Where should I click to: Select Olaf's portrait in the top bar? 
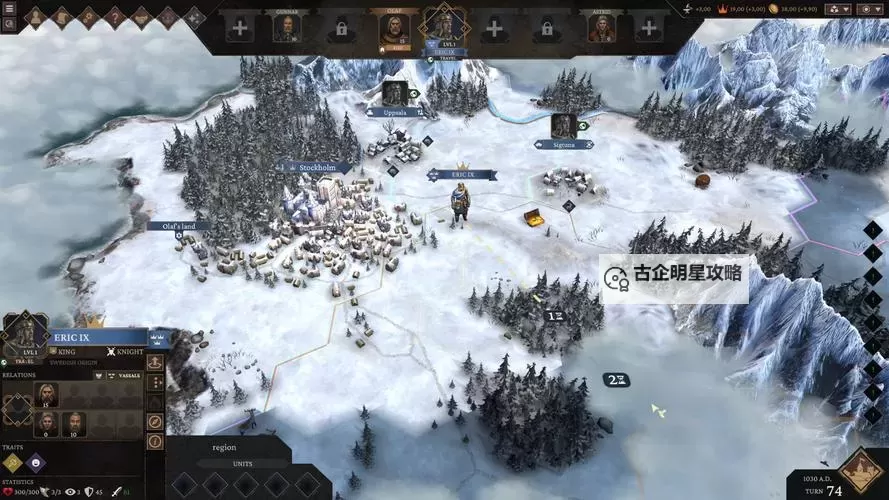394,30
